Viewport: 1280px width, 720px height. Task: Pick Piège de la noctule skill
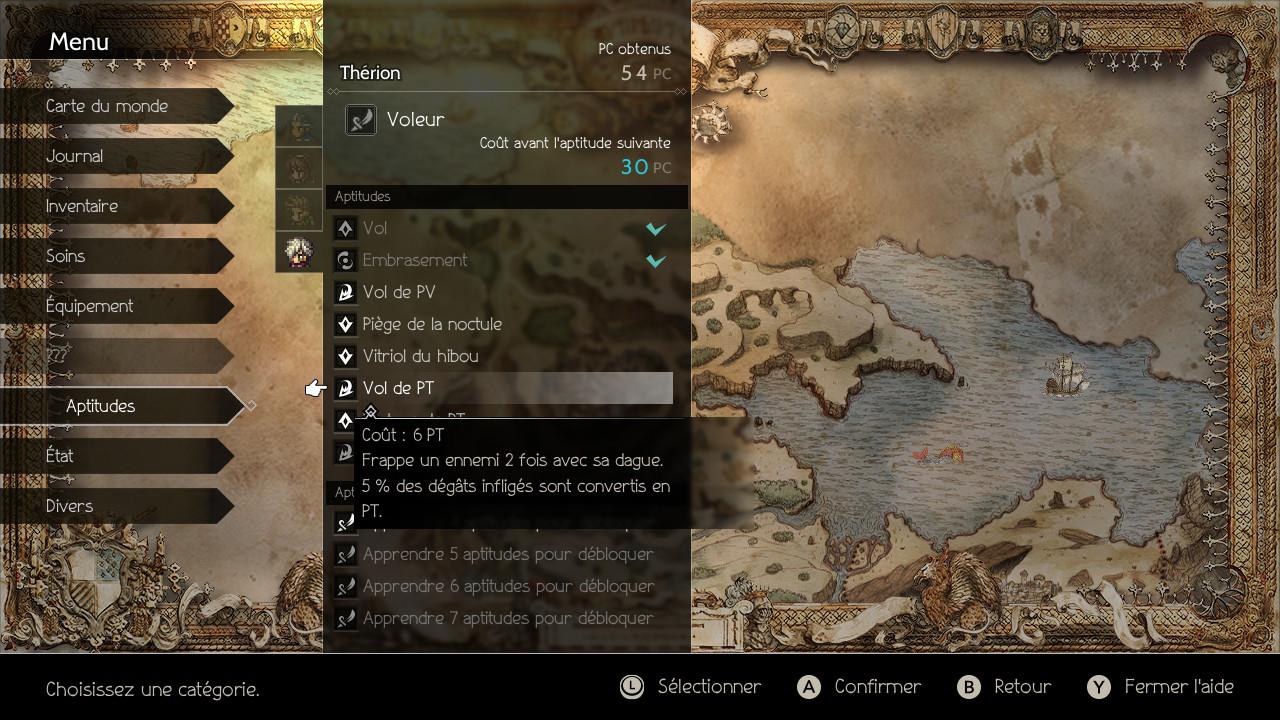tap(500, 324)
